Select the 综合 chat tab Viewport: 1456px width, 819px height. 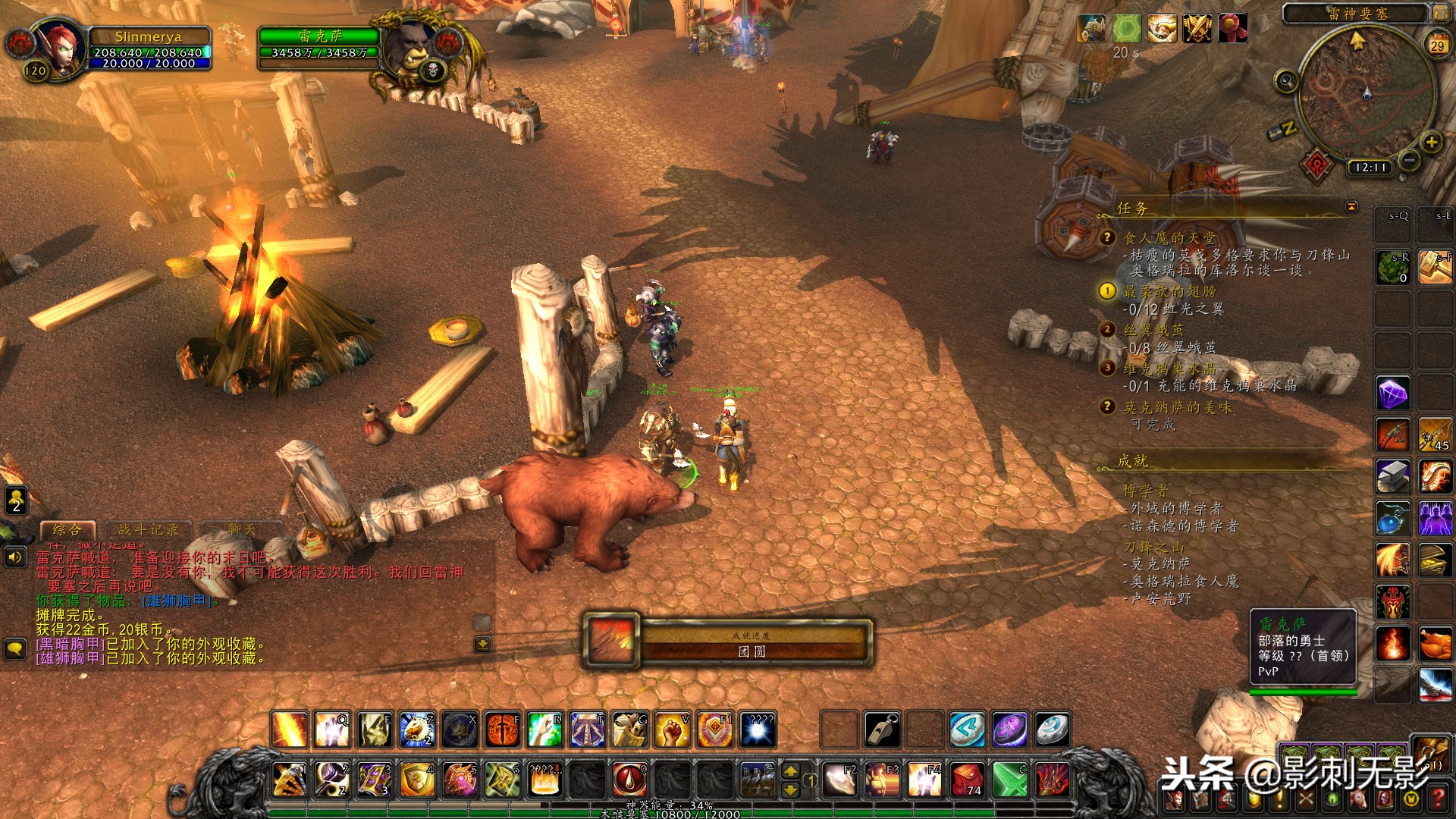pyautogui.click(x=67, y=530)
